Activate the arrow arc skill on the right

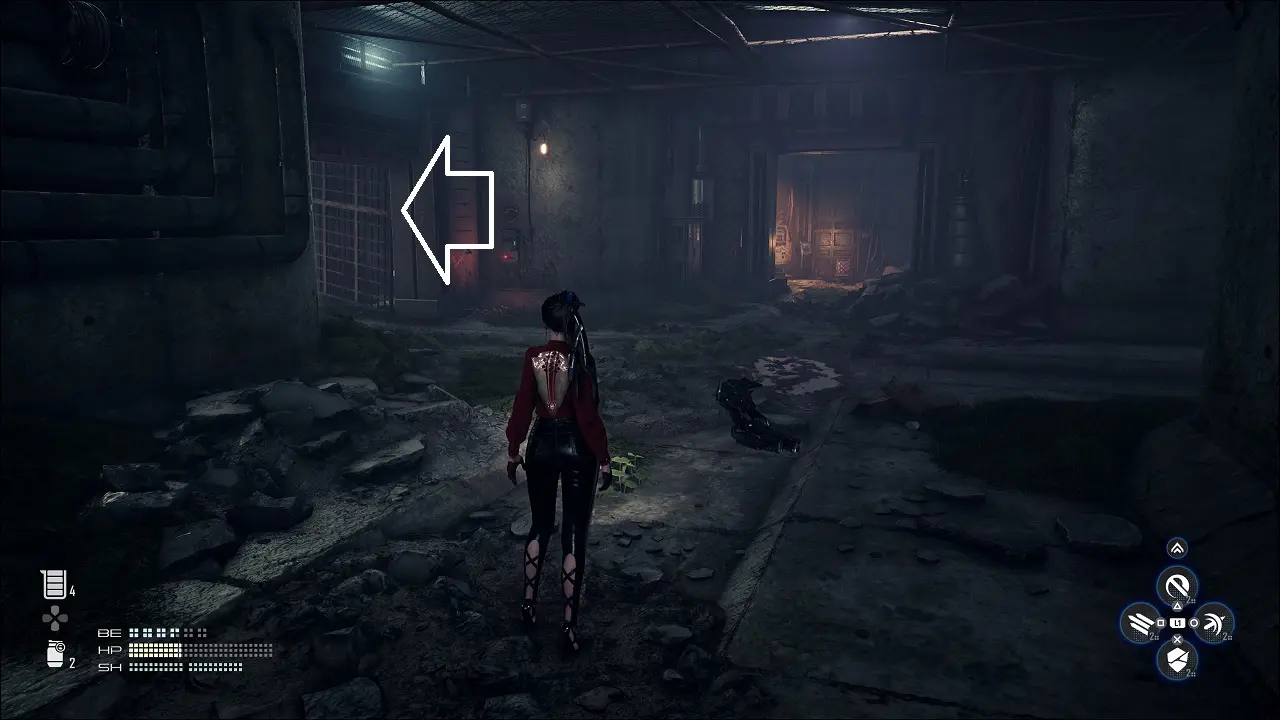click(x=1213, y=623)
